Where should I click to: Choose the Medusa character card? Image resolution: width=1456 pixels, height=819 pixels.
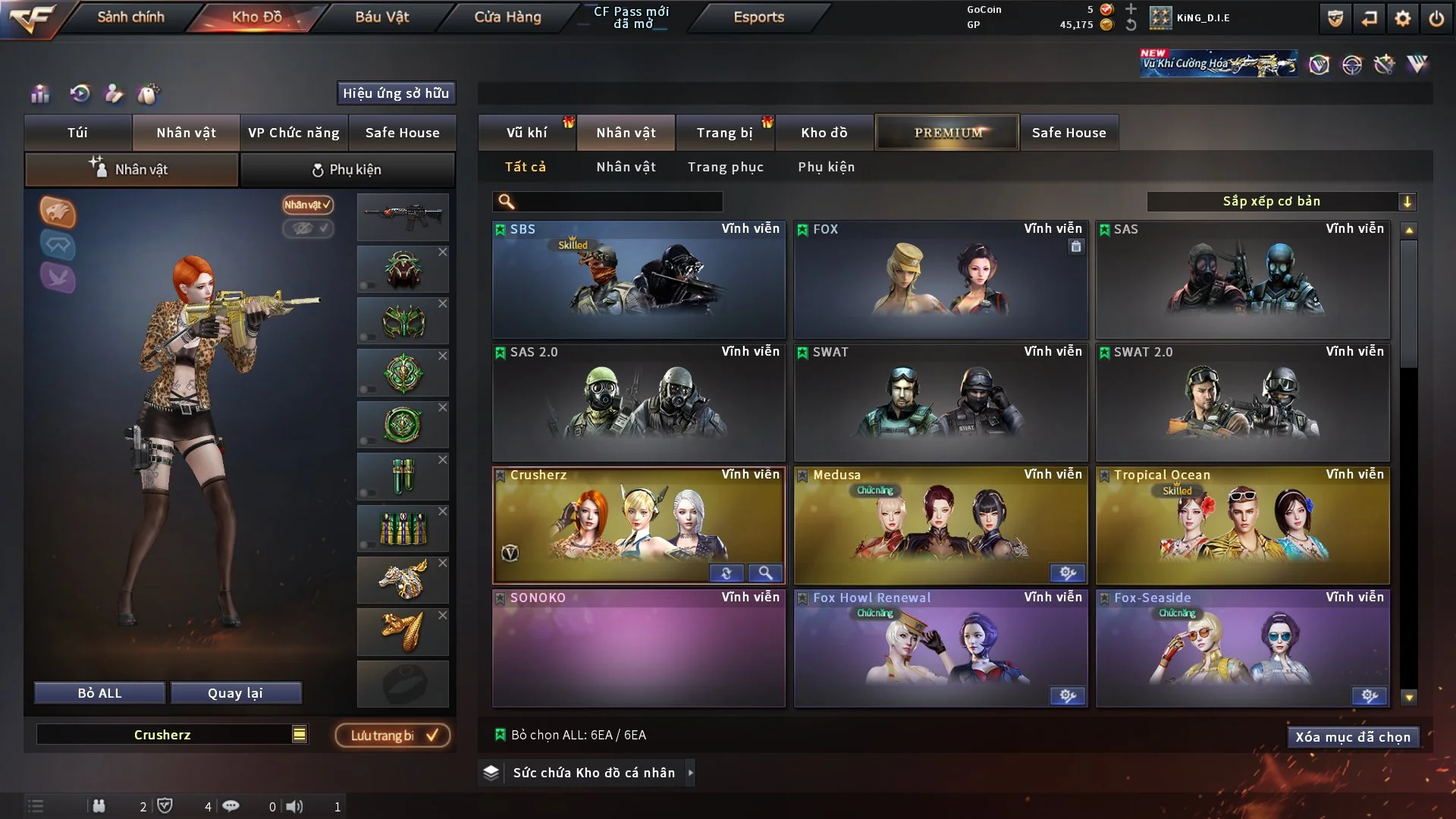(x=940, y=526)
